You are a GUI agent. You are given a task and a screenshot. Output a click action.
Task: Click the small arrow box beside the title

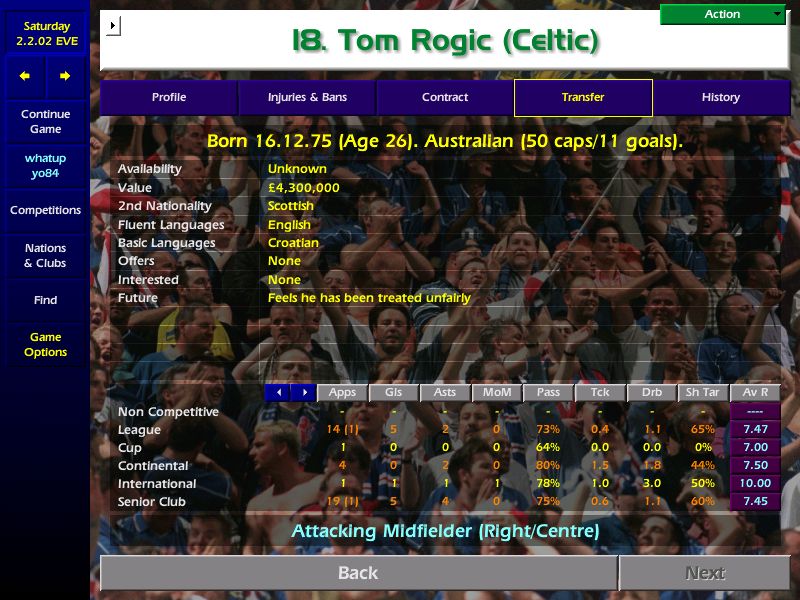[x=113, y=25]
